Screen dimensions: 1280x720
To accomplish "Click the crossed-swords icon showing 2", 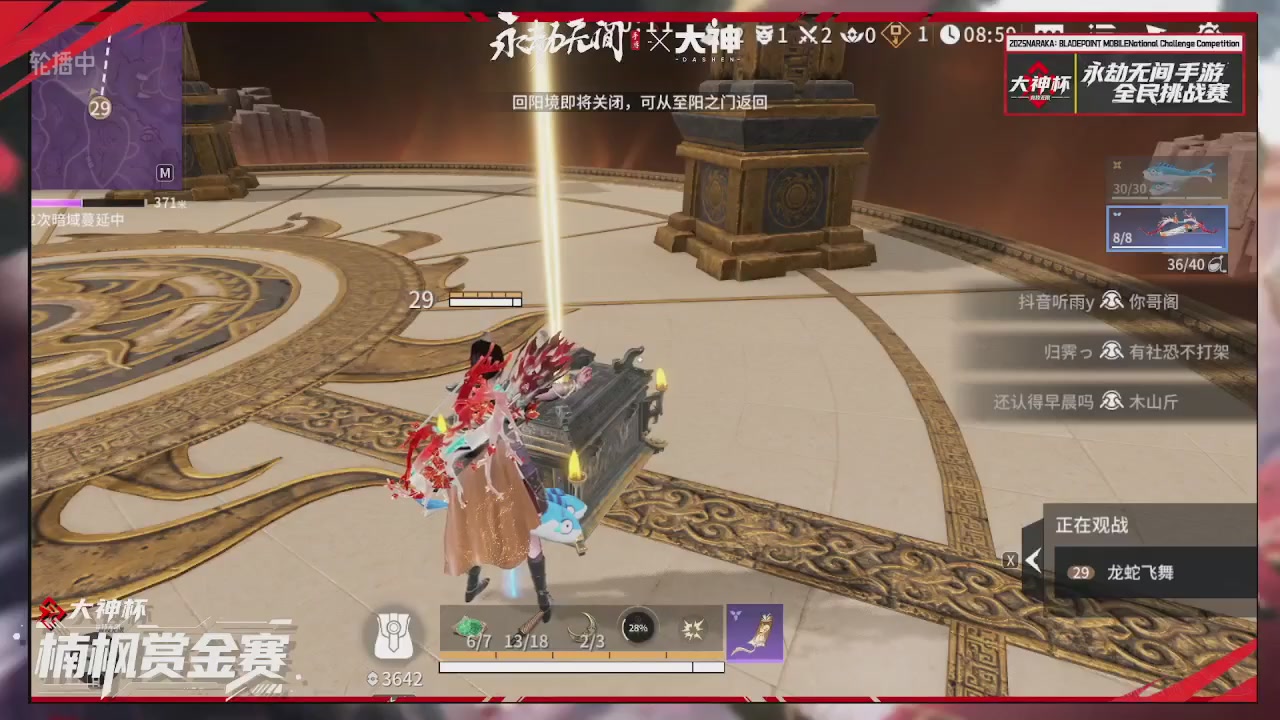I will coord(808,33).
